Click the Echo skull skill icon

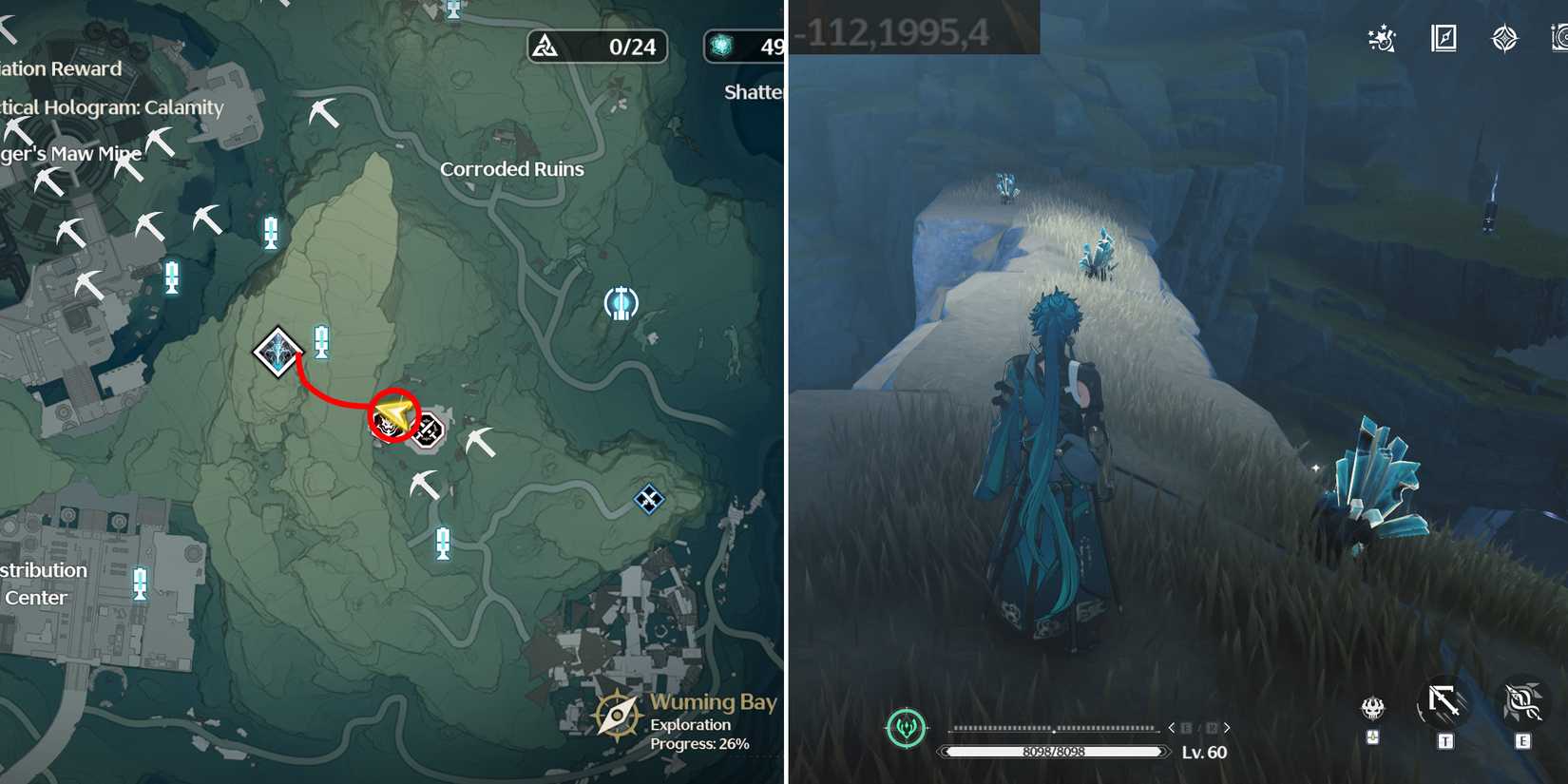pyautogui.click(x=1371, y=707)
